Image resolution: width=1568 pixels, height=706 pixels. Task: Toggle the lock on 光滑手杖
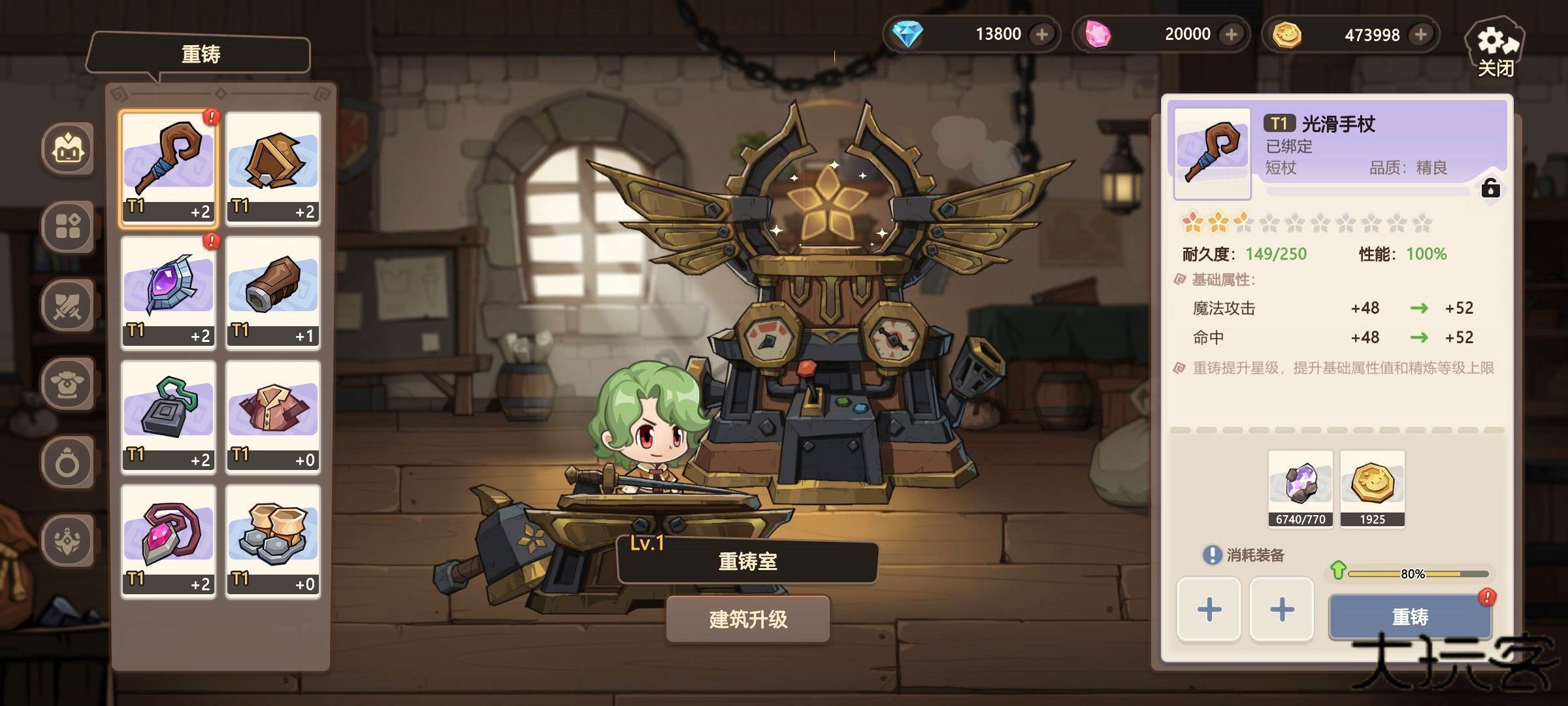click(1490, 189)
